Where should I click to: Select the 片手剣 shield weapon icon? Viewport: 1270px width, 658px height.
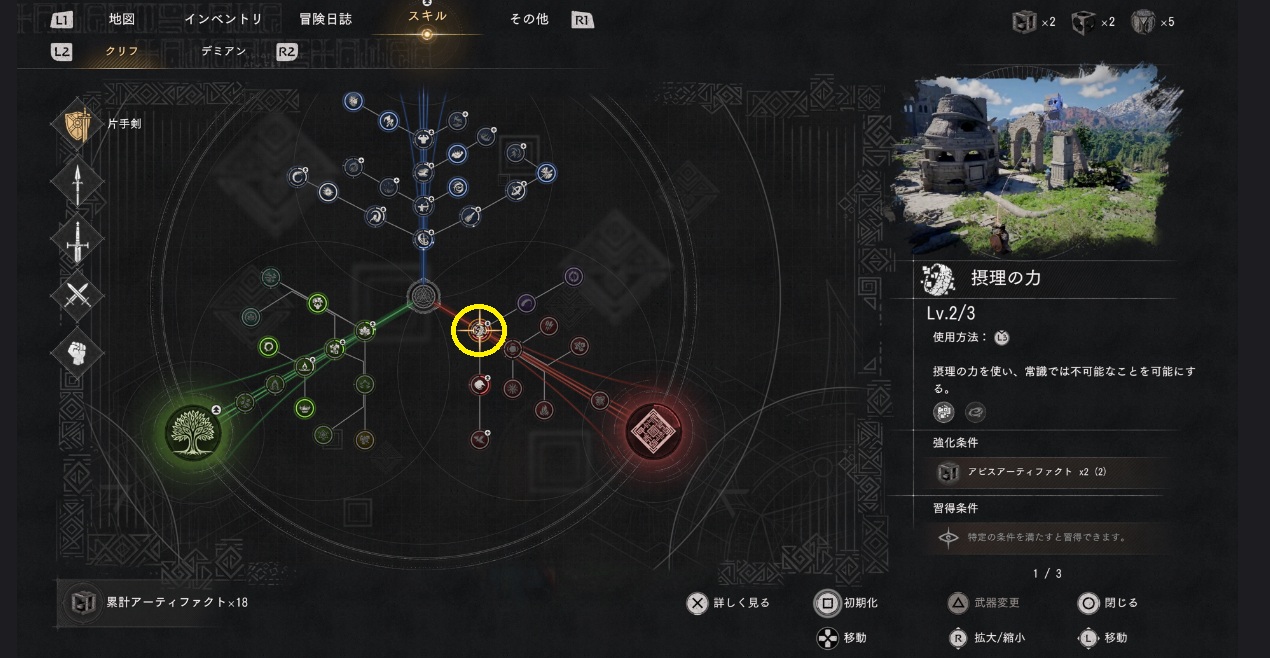pos(78,124)
